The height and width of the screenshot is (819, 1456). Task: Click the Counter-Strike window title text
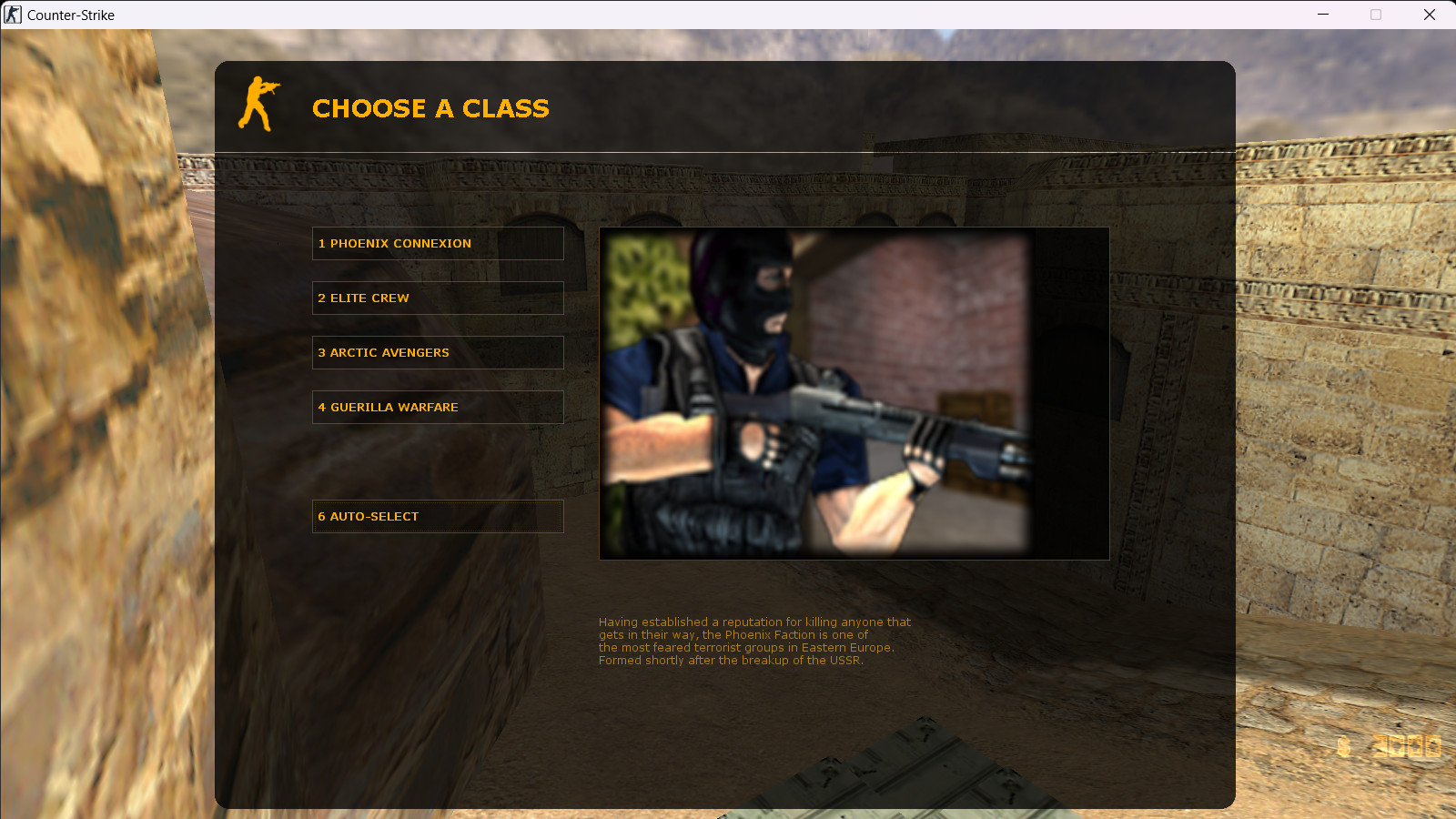[x=69, y=15]
